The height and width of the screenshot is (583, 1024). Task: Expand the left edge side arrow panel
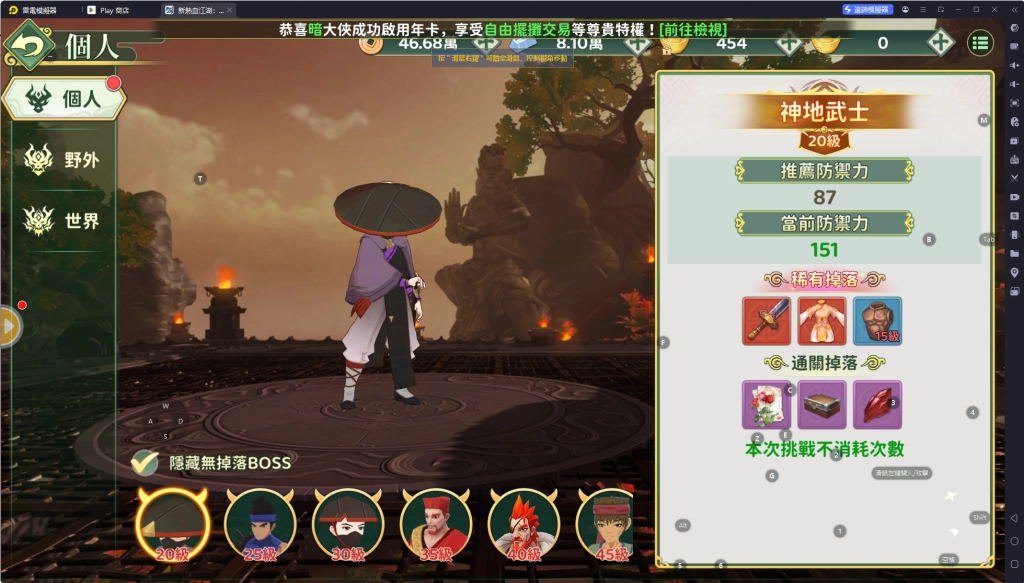pyautogui.click(x=10, y=325)
